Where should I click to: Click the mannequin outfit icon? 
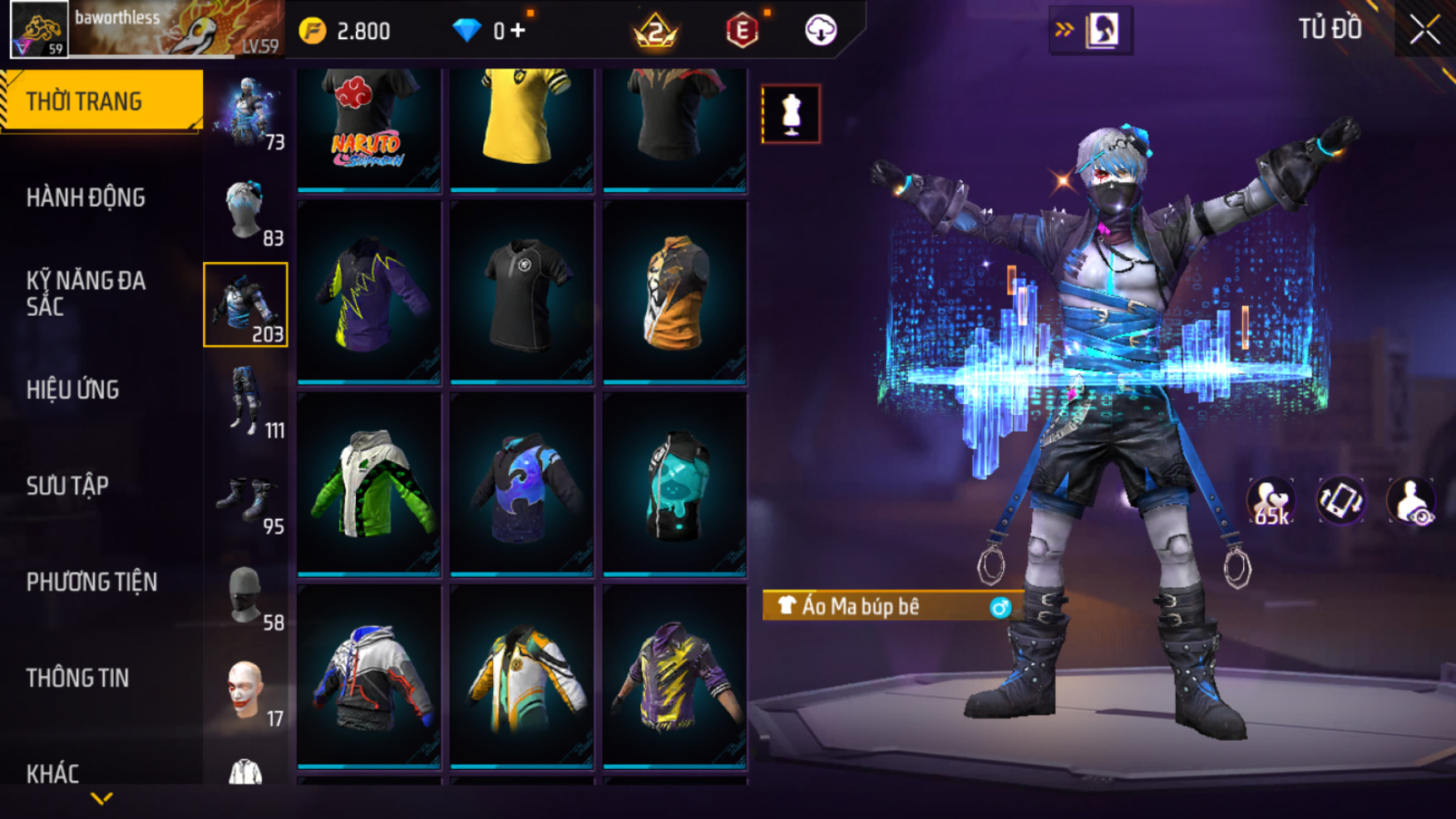pos(791,113)
